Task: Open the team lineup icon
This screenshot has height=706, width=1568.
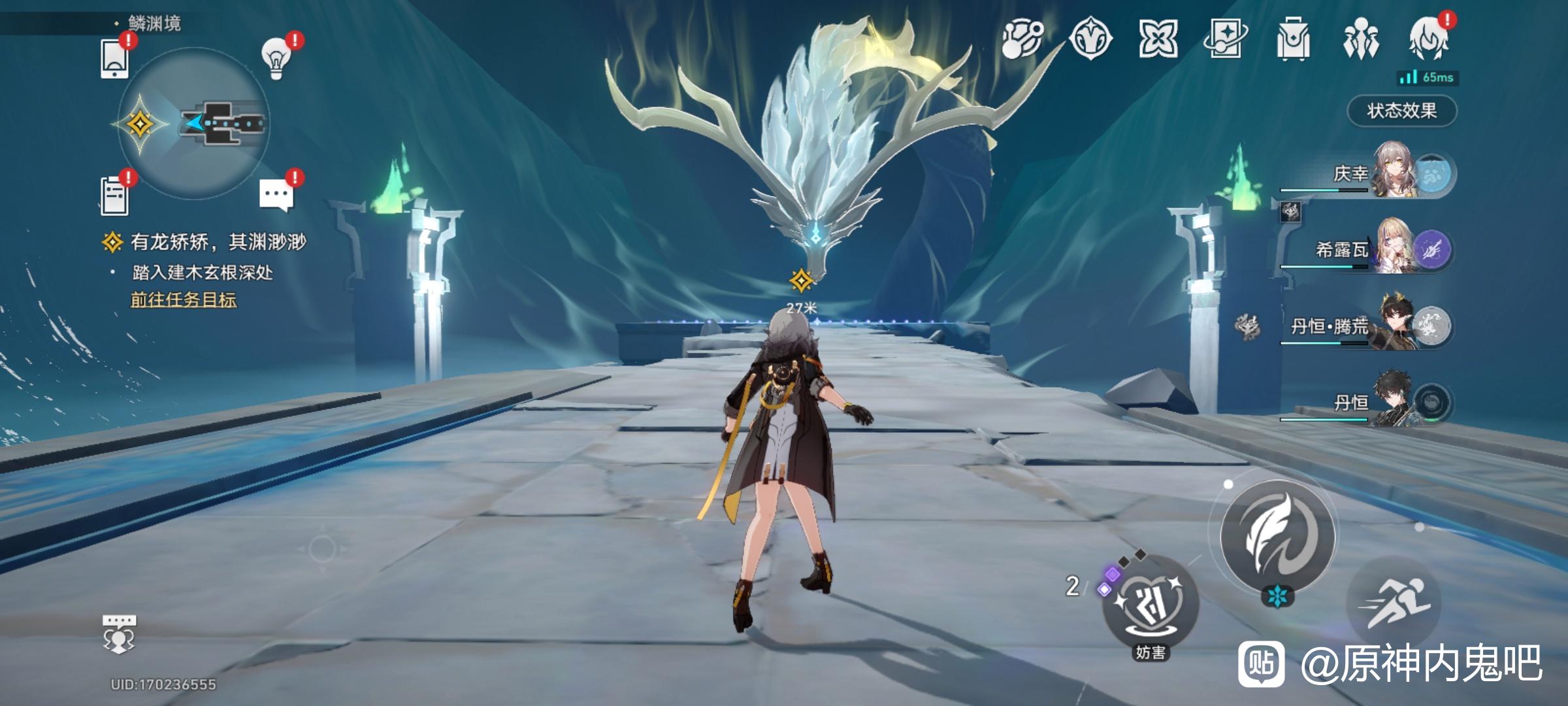Action: point(1361,39)
